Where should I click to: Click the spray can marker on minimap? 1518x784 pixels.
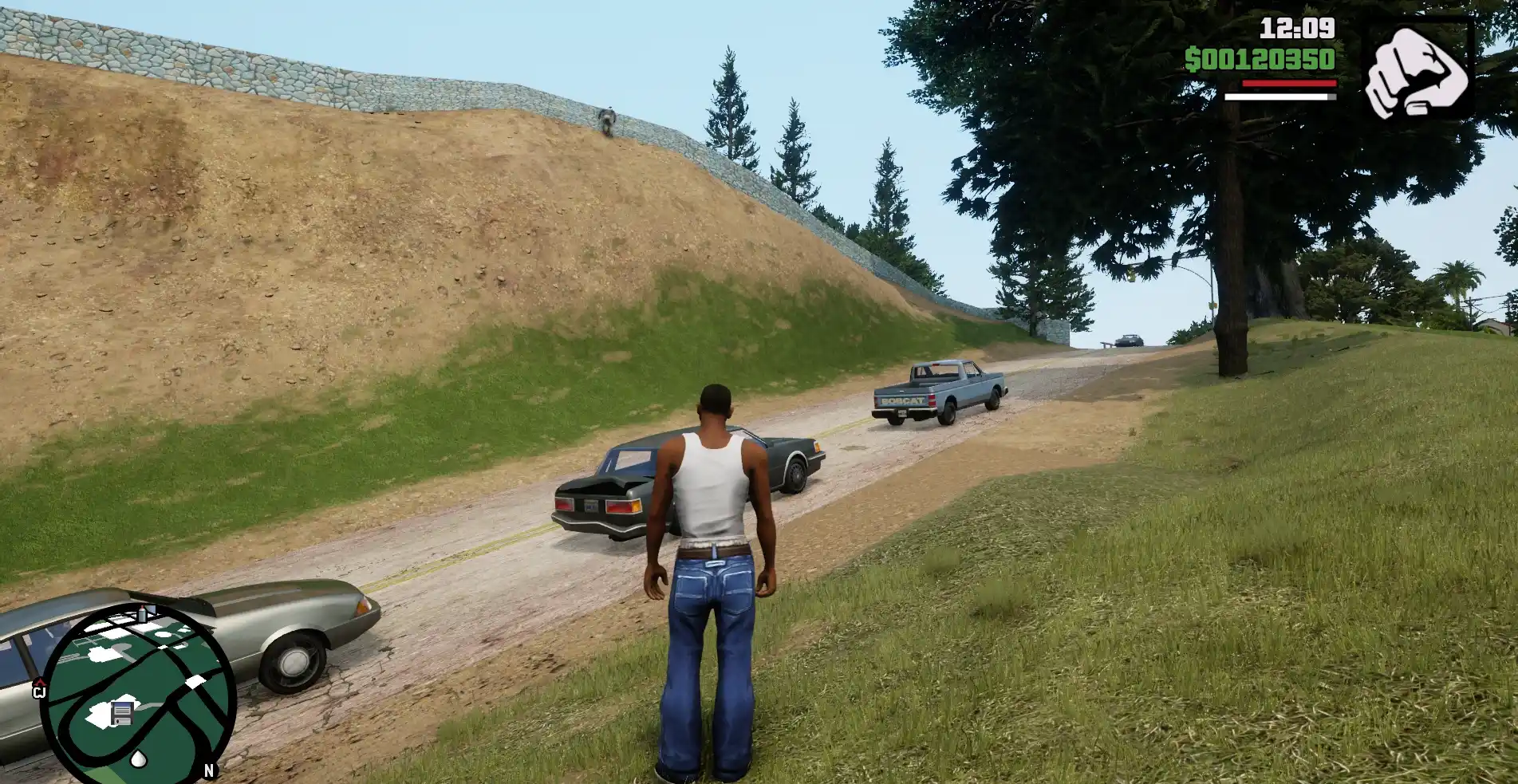coord(143,613)
